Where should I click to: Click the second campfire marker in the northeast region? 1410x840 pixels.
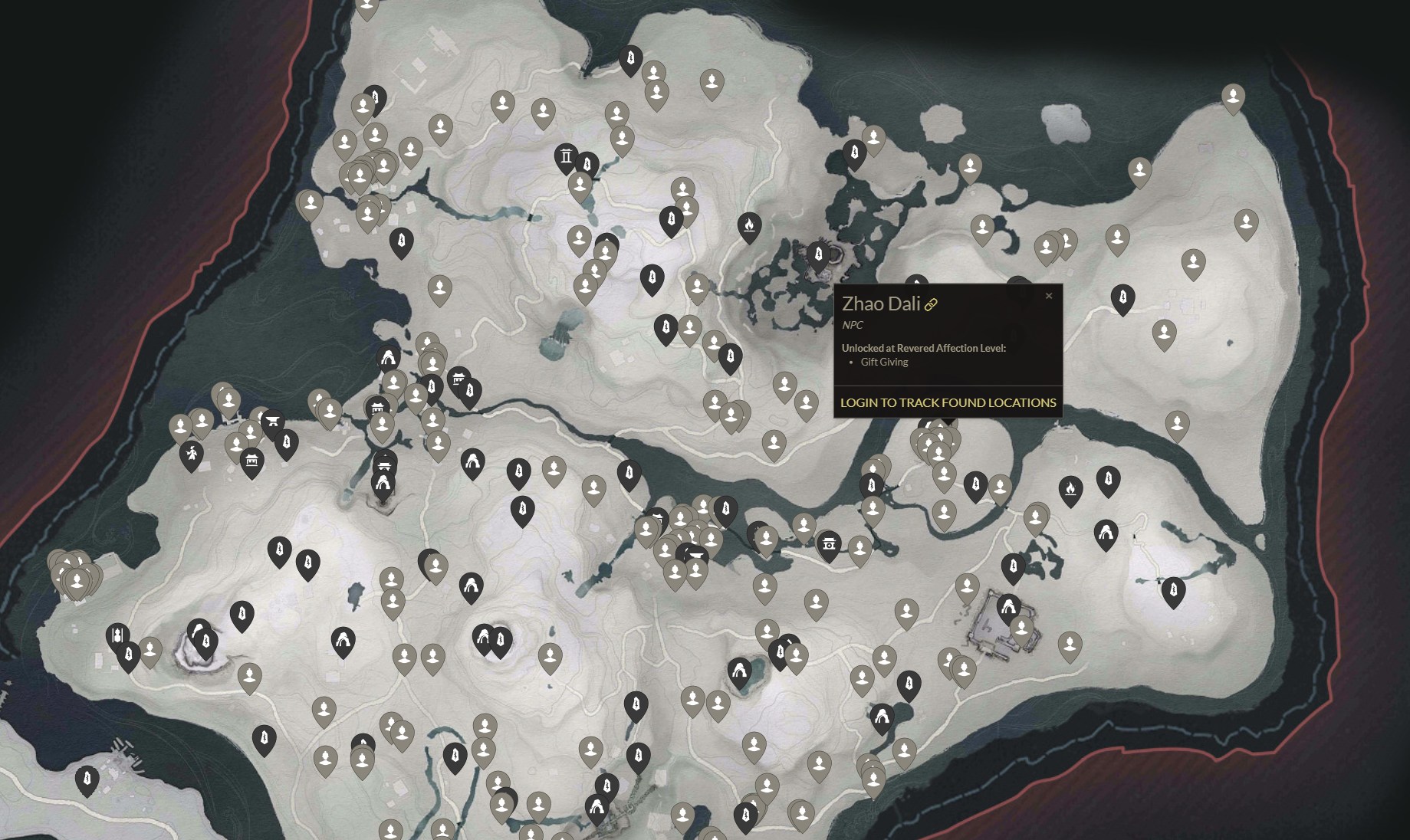(x=1070, y=490)
